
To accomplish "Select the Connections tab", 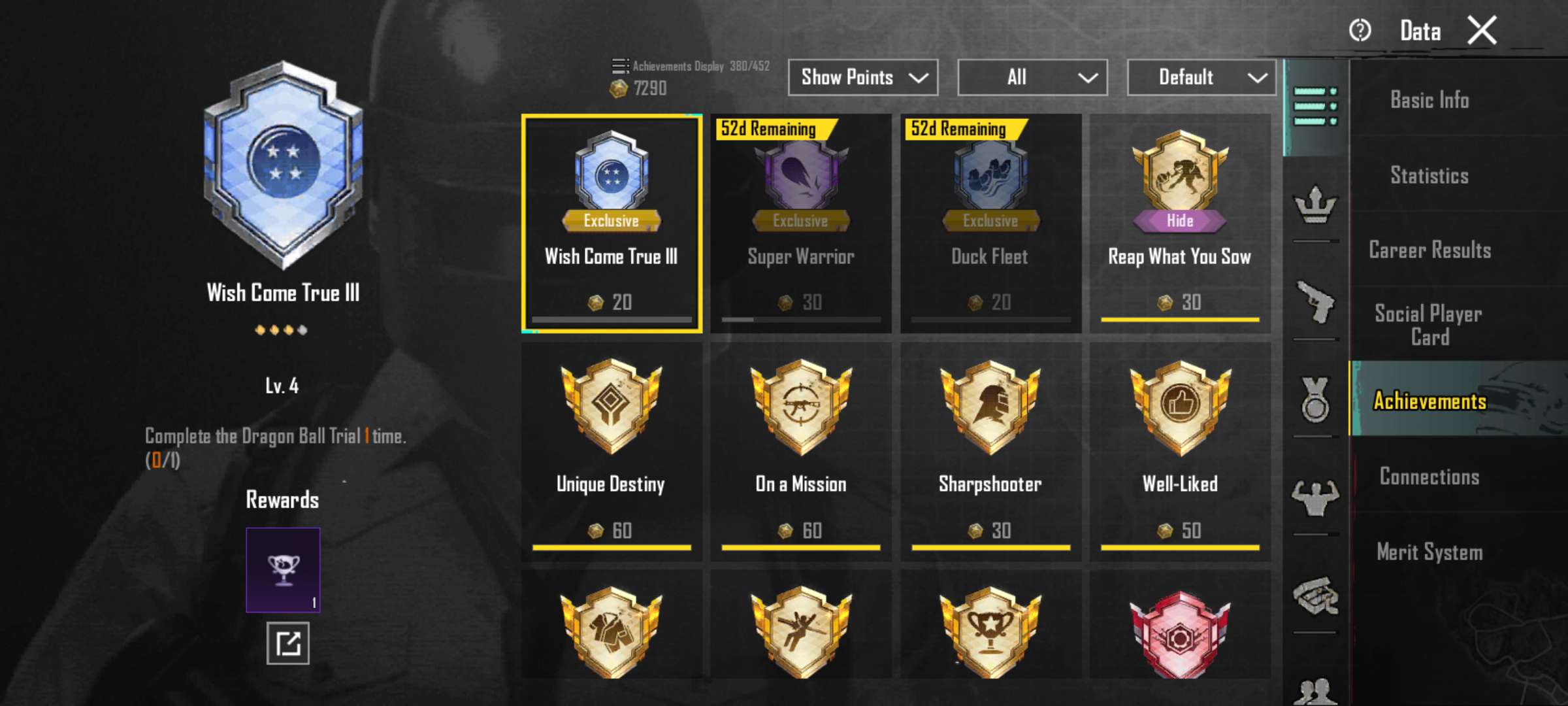I will (x=1429, y=477).
